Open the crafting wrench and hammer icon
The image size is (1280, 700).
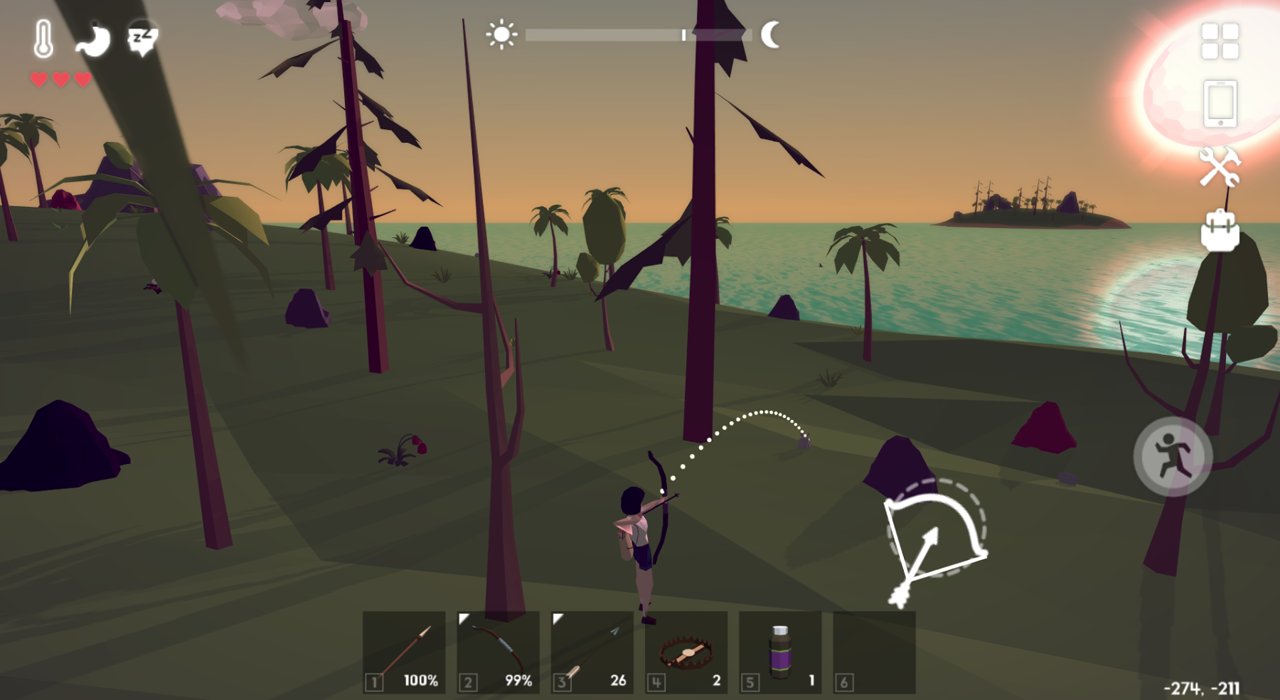click(1220, 166)
